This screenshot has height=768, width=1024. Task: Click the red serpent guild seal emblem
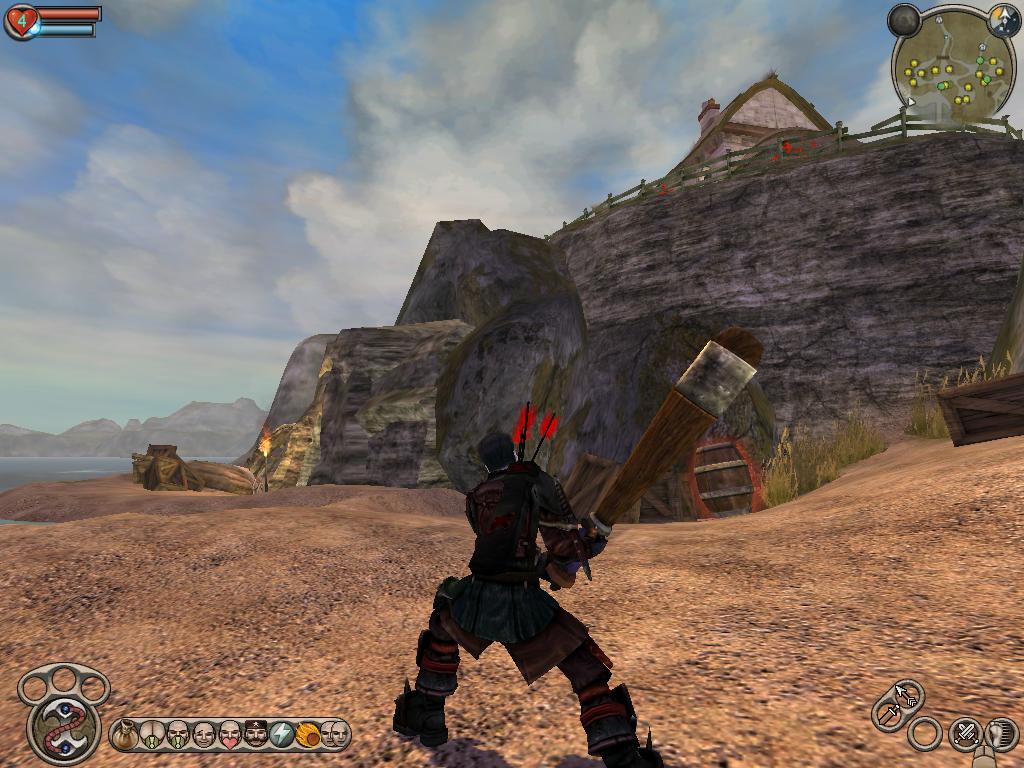click(x=64, y=727)
